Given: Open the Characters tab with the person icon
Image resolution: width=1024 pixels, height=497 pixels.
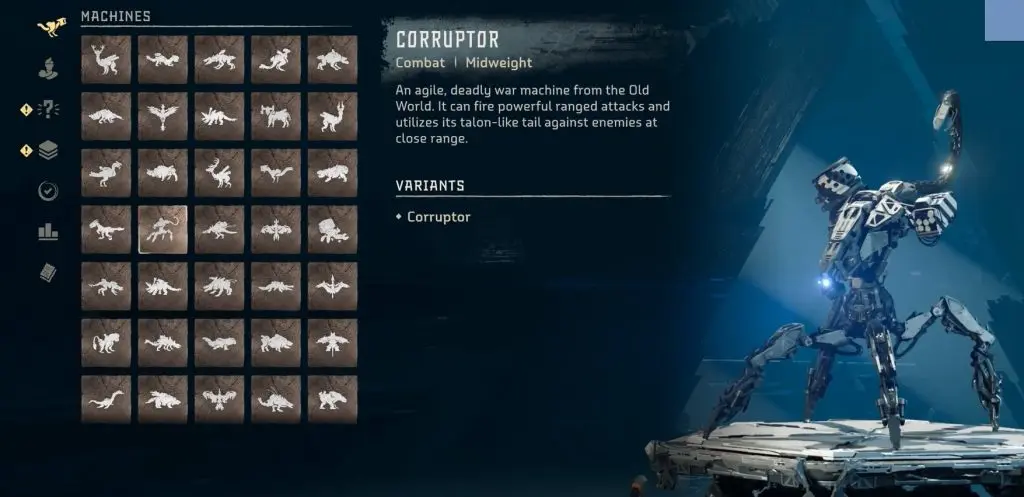Looking at the screenshot, I should click(x=48, y=69).
